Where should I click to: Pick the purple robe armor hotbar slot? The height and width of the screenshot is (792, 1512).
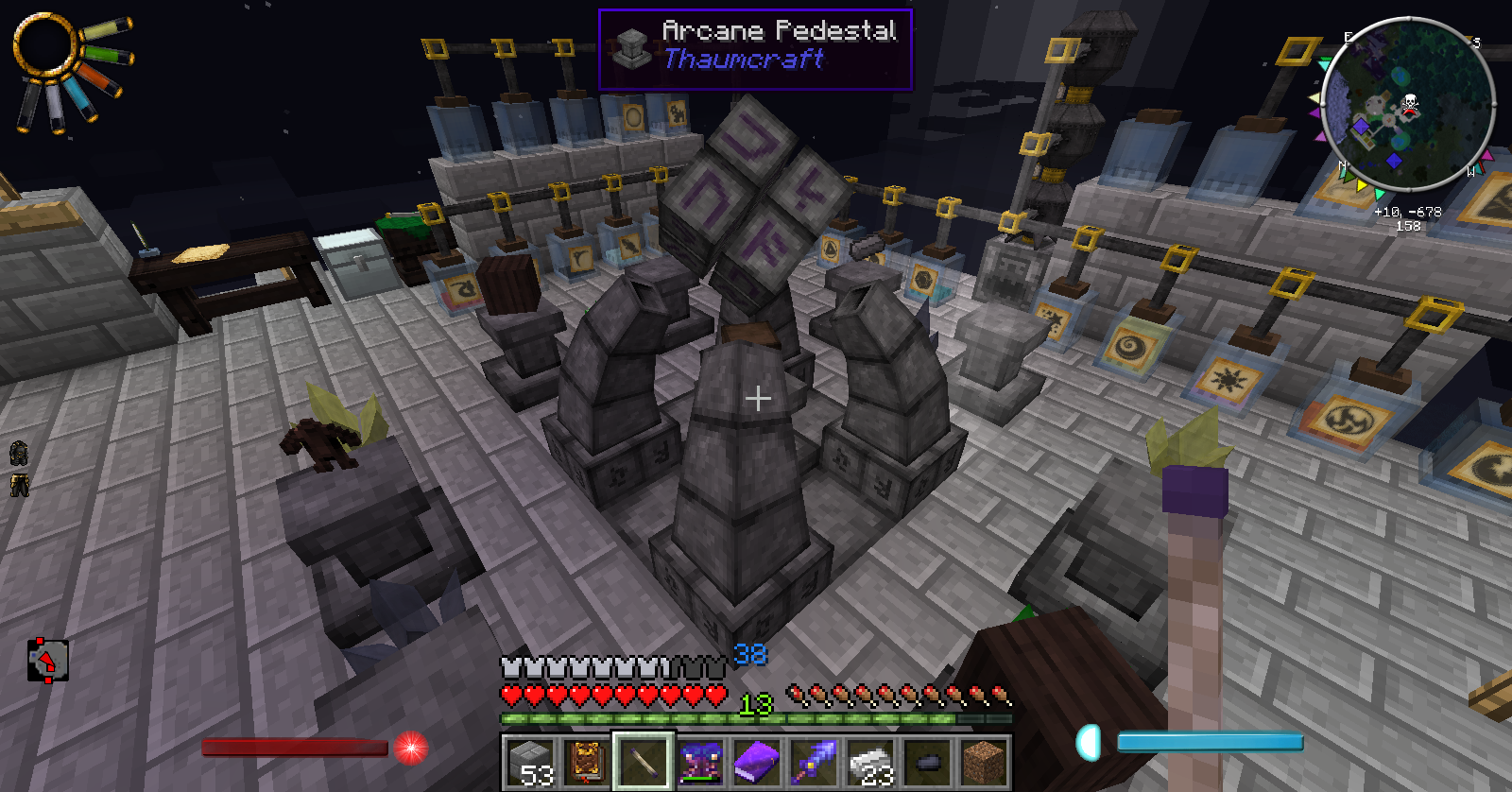(x=700, y=762)
